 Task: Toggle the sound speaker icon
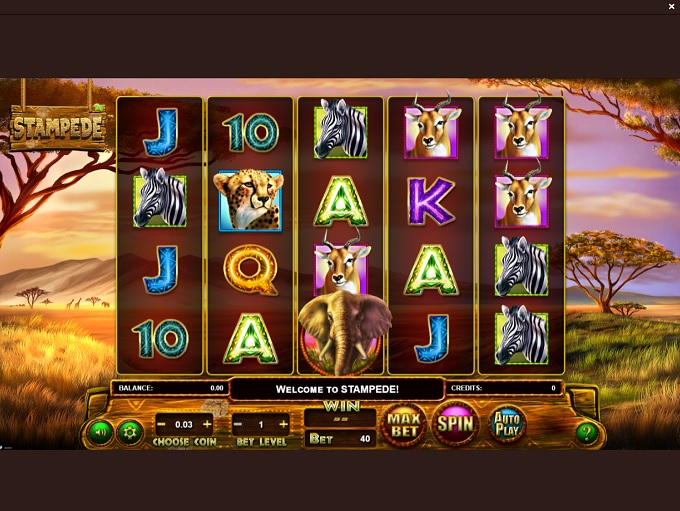100,432
